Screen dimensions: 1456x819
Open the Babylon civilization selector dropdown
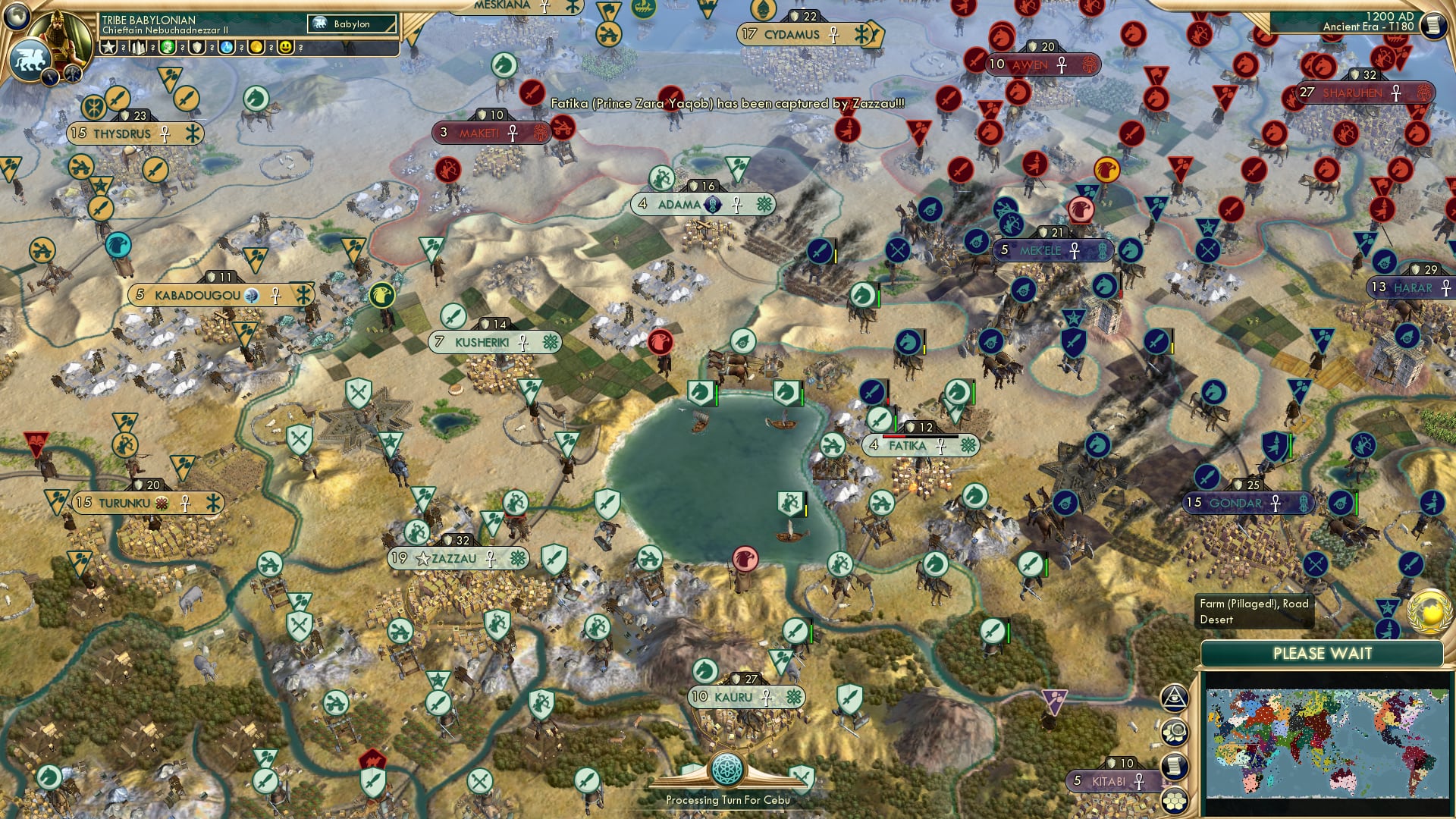350,24
